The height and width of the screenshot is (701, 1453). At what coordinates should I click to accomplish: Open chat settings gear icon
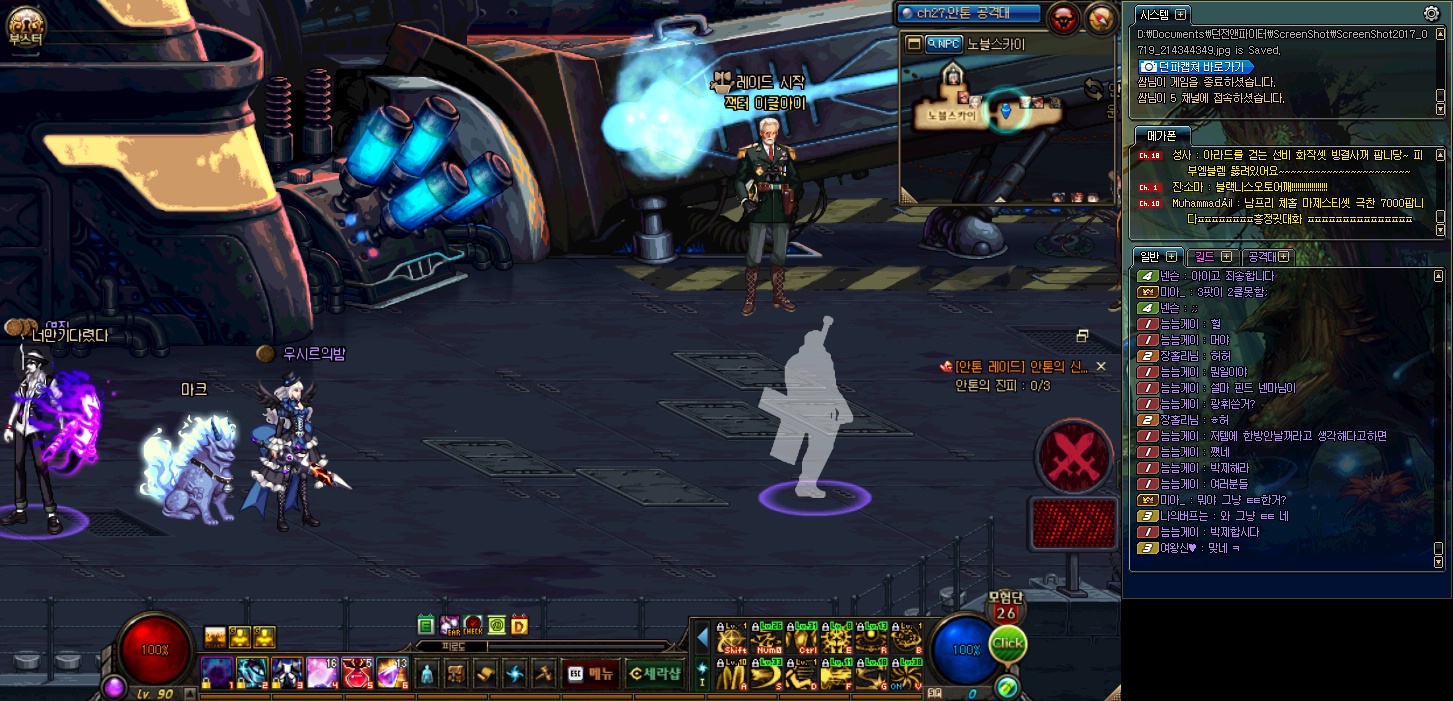(x=1431, y=14)
